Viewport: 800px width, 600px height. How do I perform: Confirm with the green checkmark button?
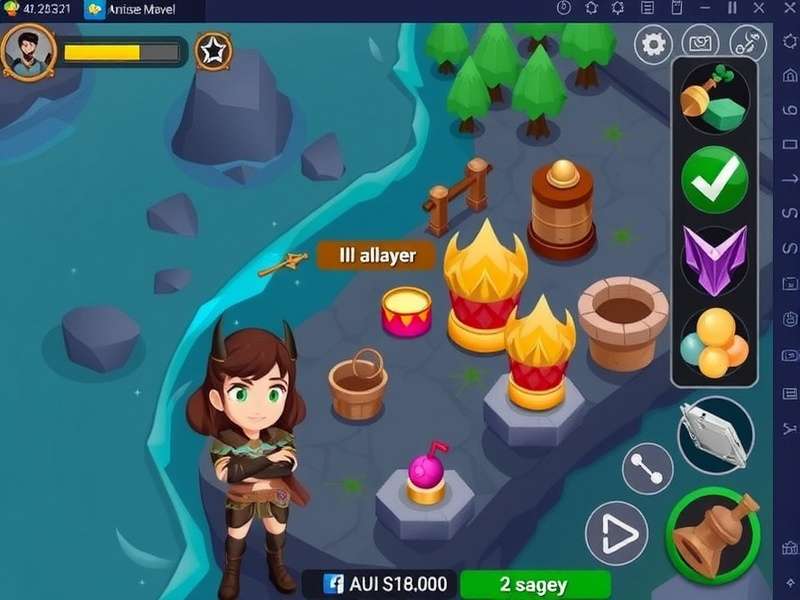[x=714, y=178]
